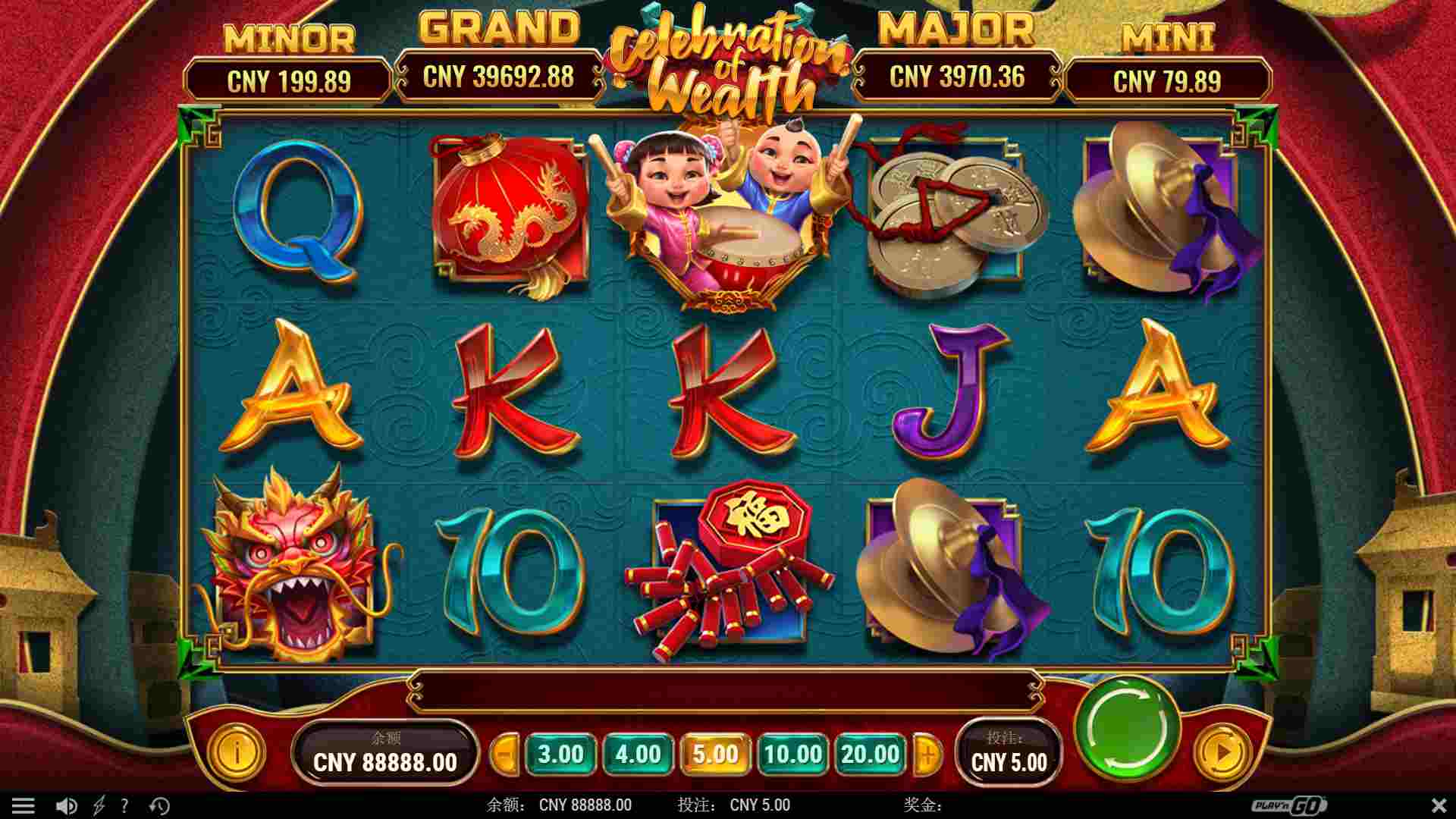Select the 3.00 bet chip
The image size is (1456, 819).
(x=561, y=755)
